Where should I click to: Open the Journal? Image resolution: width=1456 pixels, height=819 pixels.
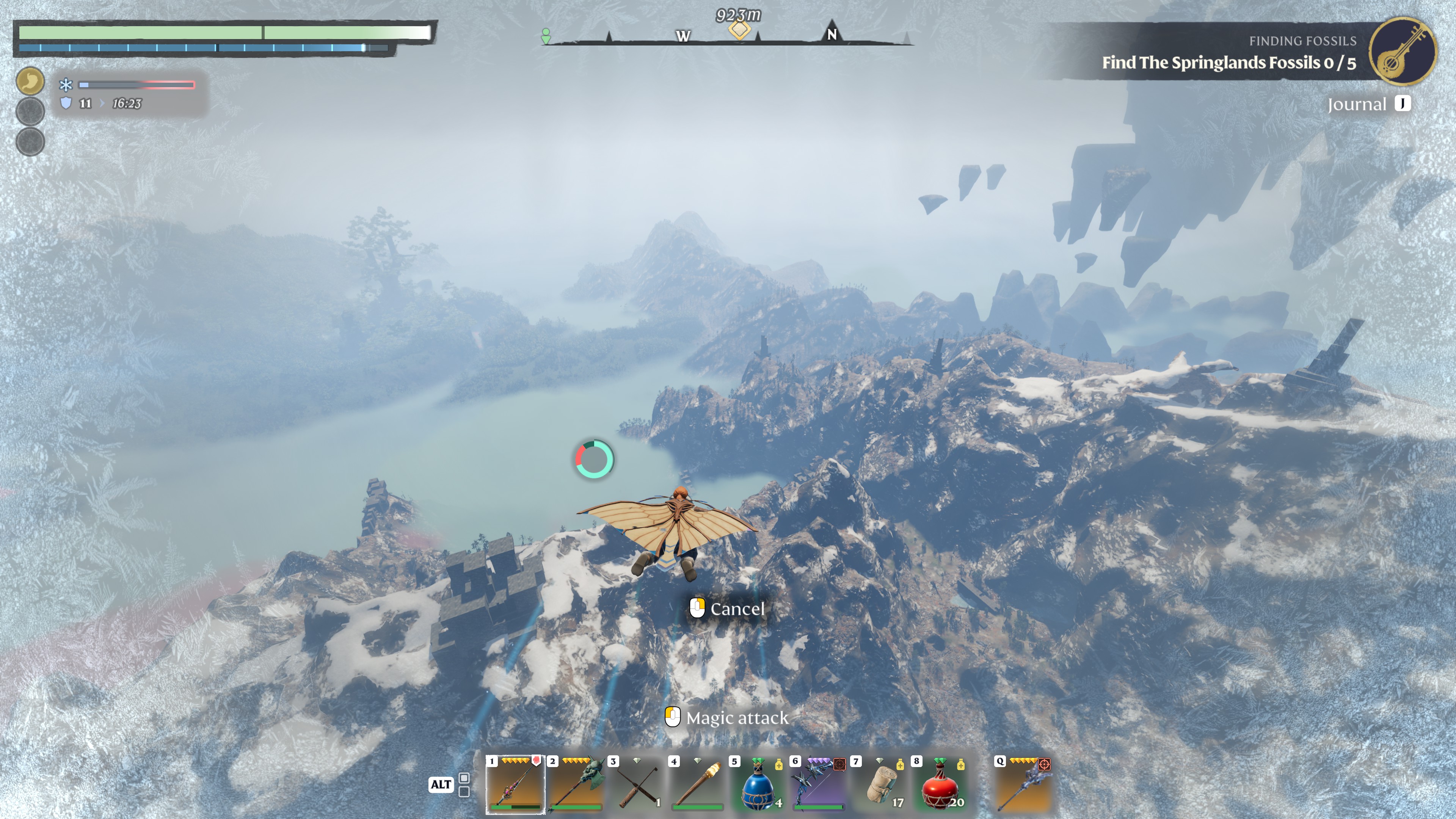click(x=1368, y=104)
